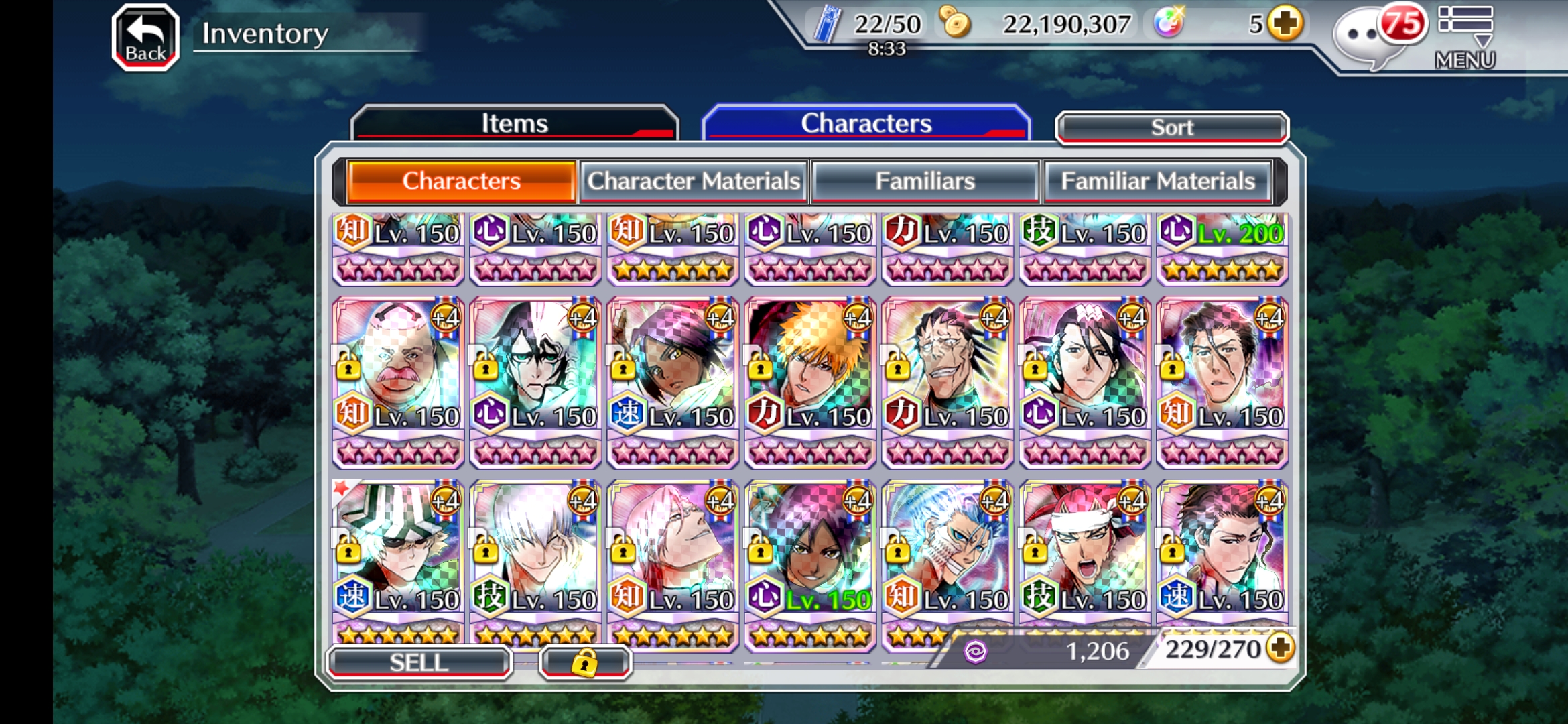
Task: Add spirit orbs with the plus button
Action: [x=1285, y=24]
